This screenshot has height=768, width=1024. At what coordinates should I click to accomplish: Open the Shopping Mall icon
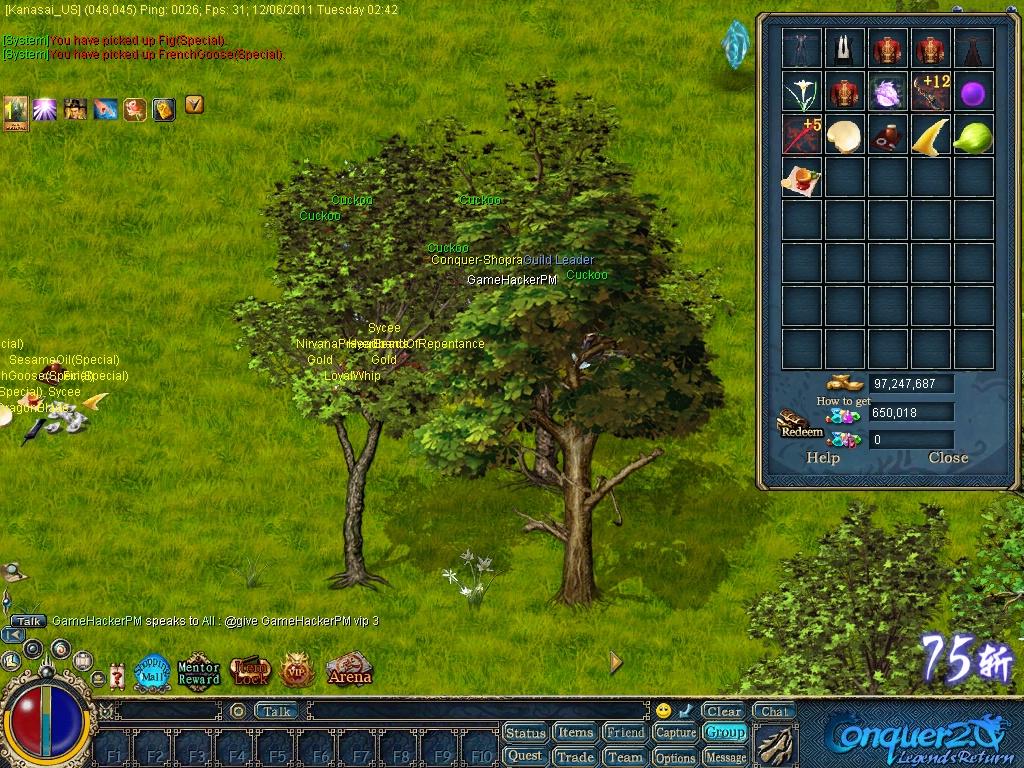152,672
